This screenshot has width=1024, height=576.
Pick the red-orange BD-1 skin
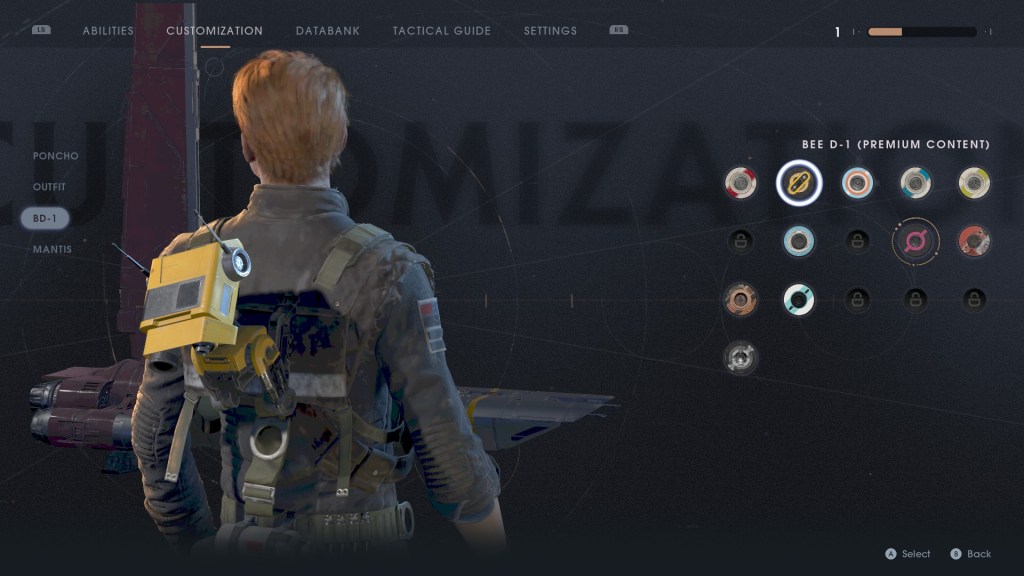coord(974,241)
